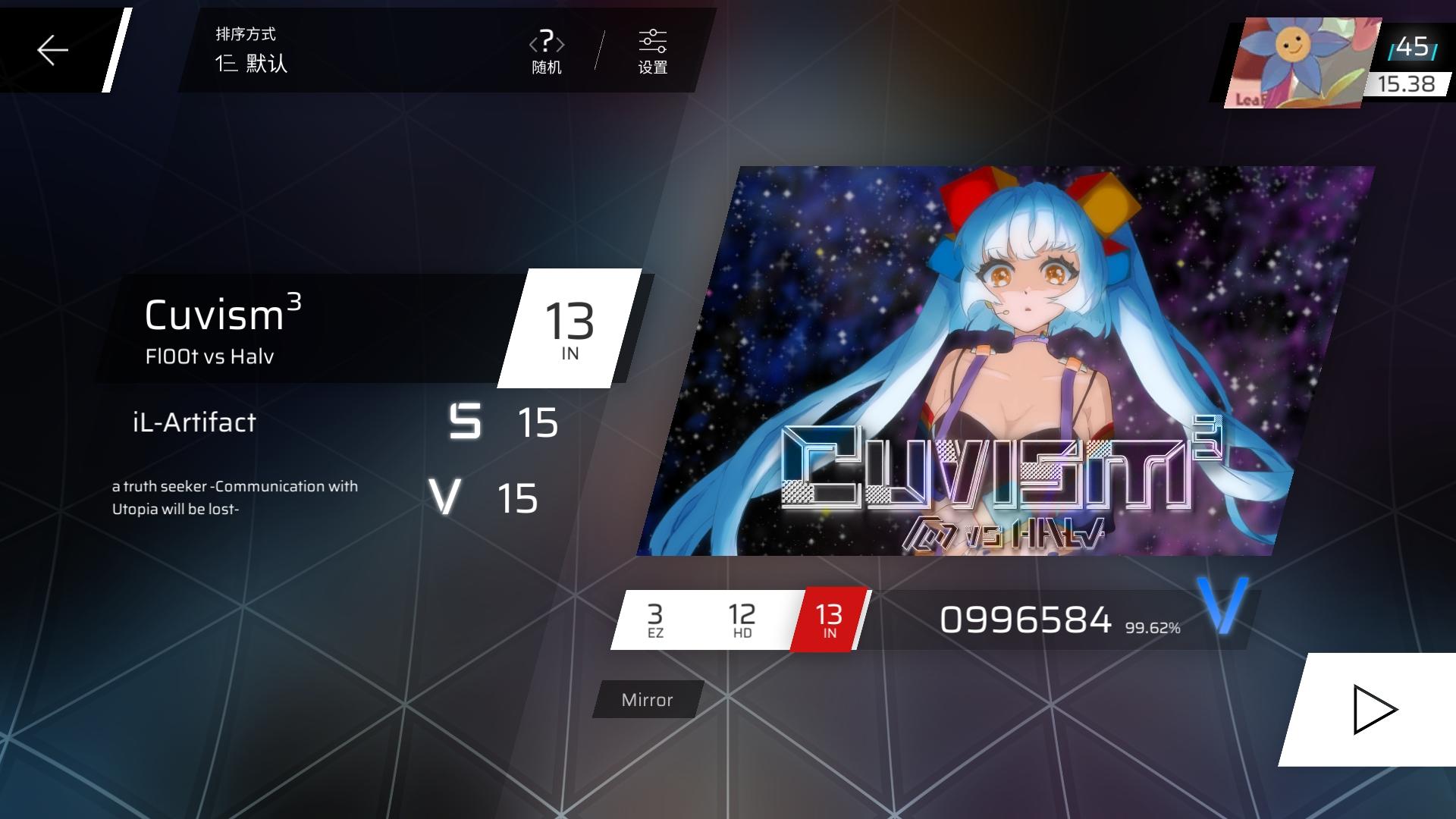
Task: Click the V rank icon on the third song entry
Action: [447, 498]
